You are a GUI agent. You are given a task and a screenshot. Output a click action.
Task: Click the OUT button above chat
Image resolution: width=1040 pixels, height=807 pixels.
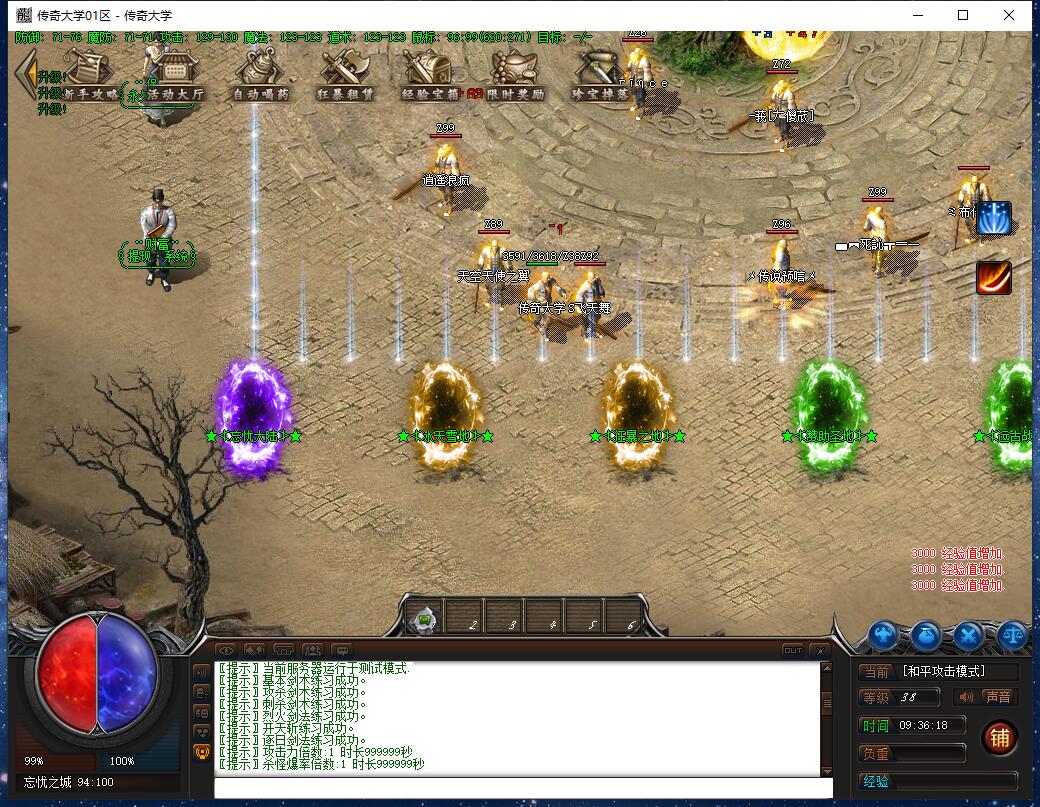tap(792, 650)
